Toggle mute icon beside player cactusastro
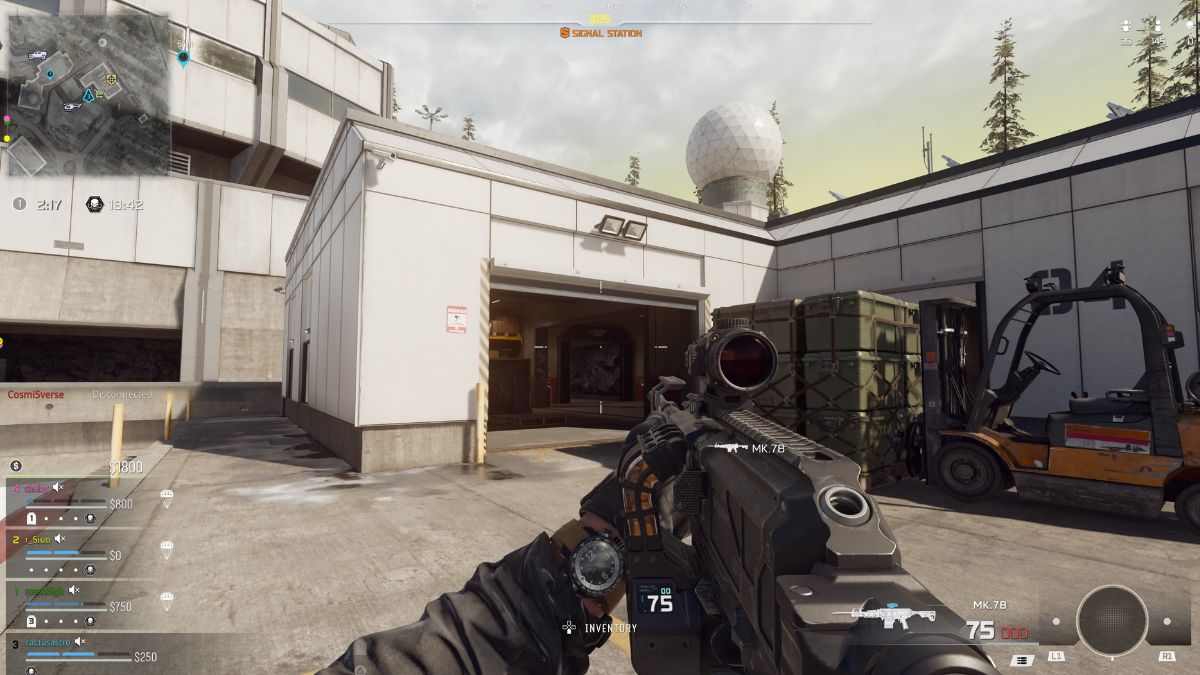Viewport: 1200px width, 675px height. [79, 641]
